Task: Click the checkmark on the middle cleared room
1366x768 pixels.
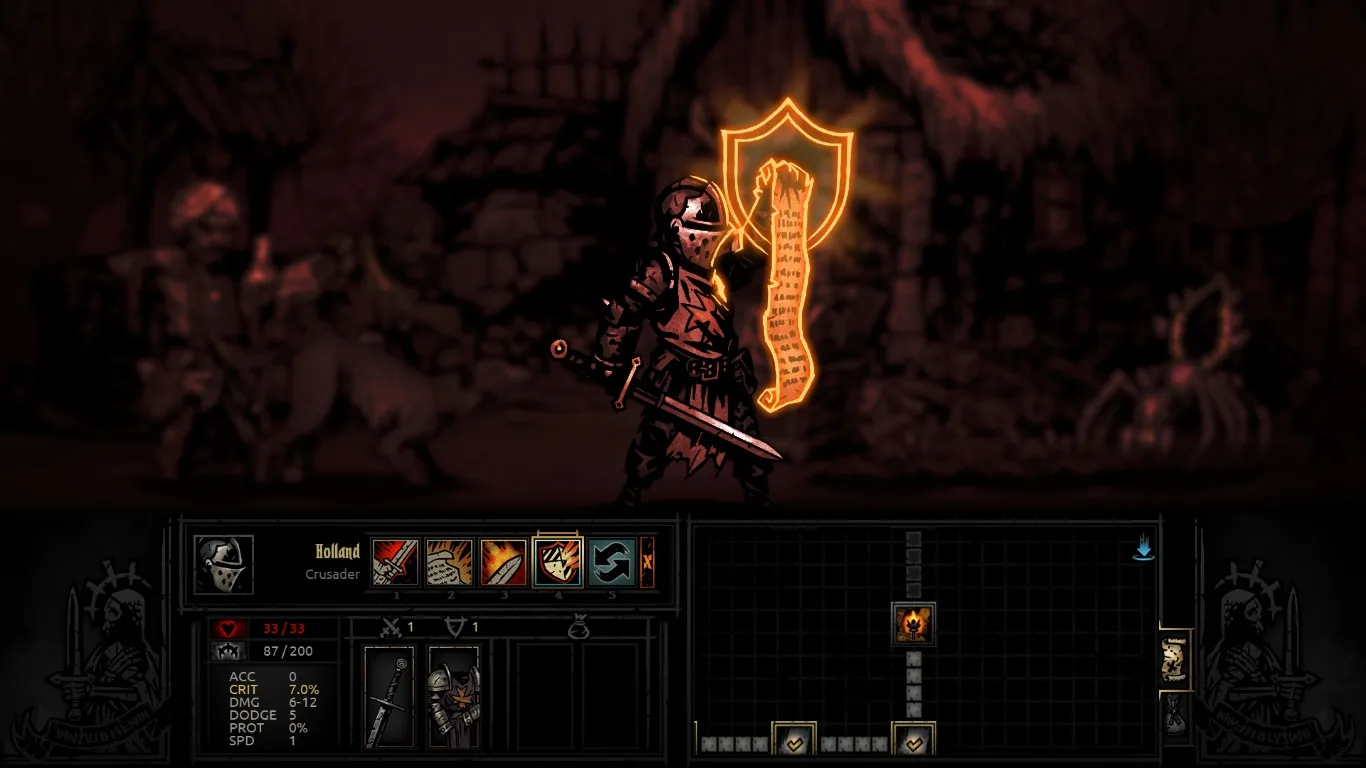Action: point(913,744)
